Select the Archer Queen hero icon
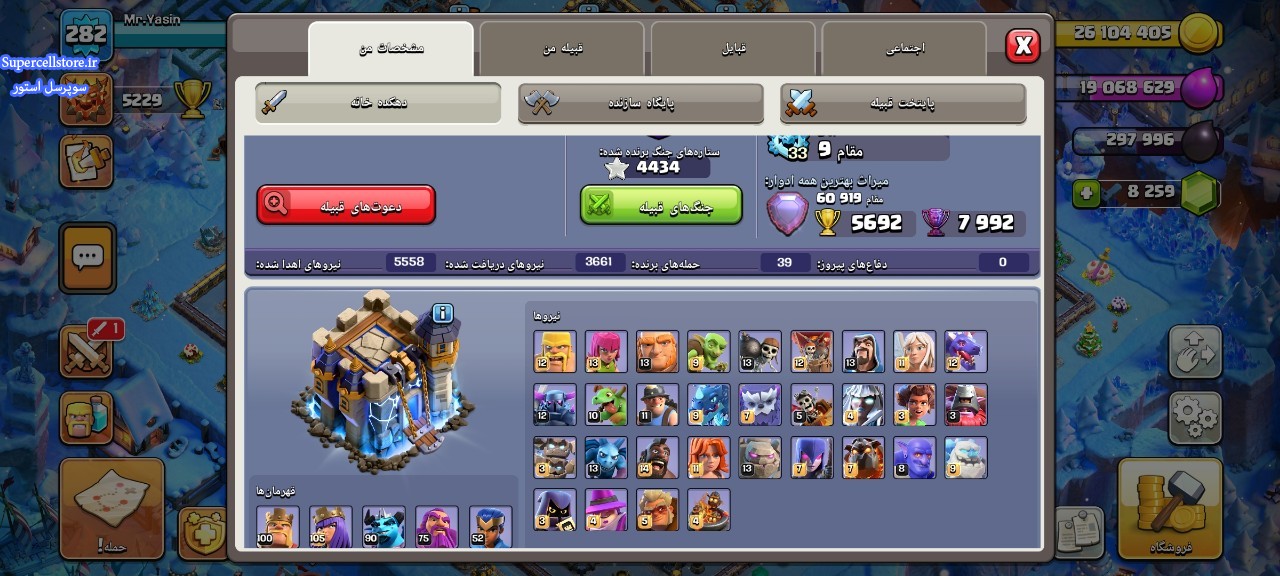 pyautogui.click(x=330, y=526)
